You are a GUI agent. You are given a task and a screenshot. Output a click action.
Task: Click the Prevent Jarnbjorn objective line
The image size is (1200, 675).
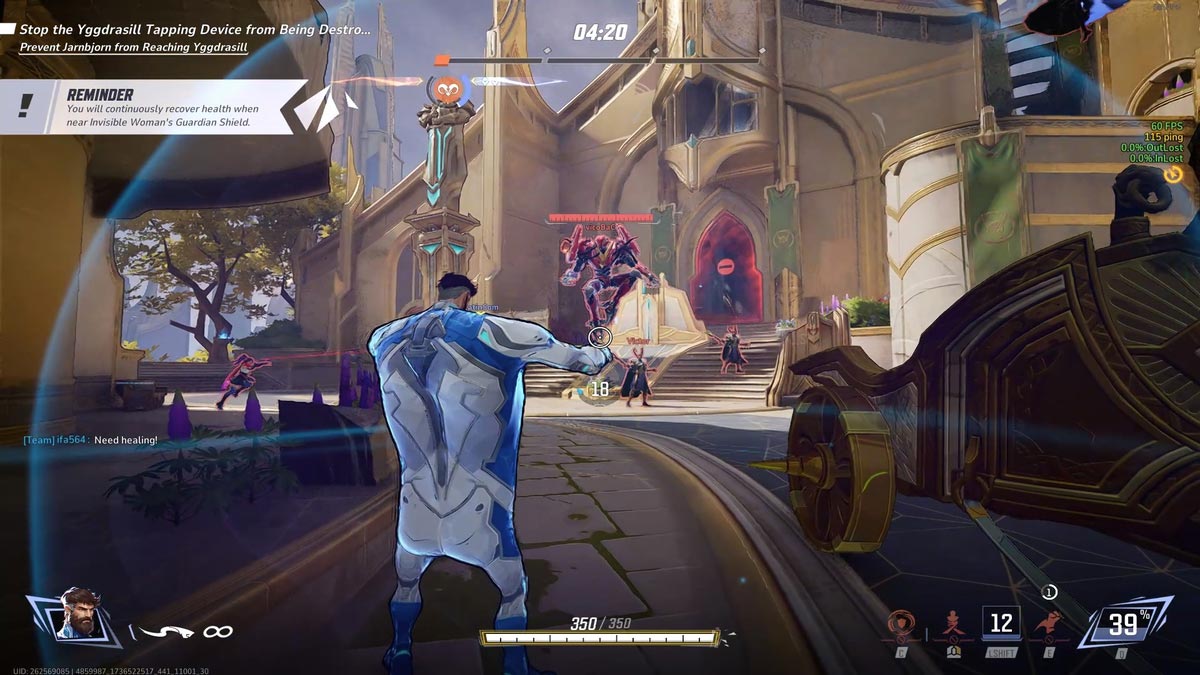(x=133, y=47)
